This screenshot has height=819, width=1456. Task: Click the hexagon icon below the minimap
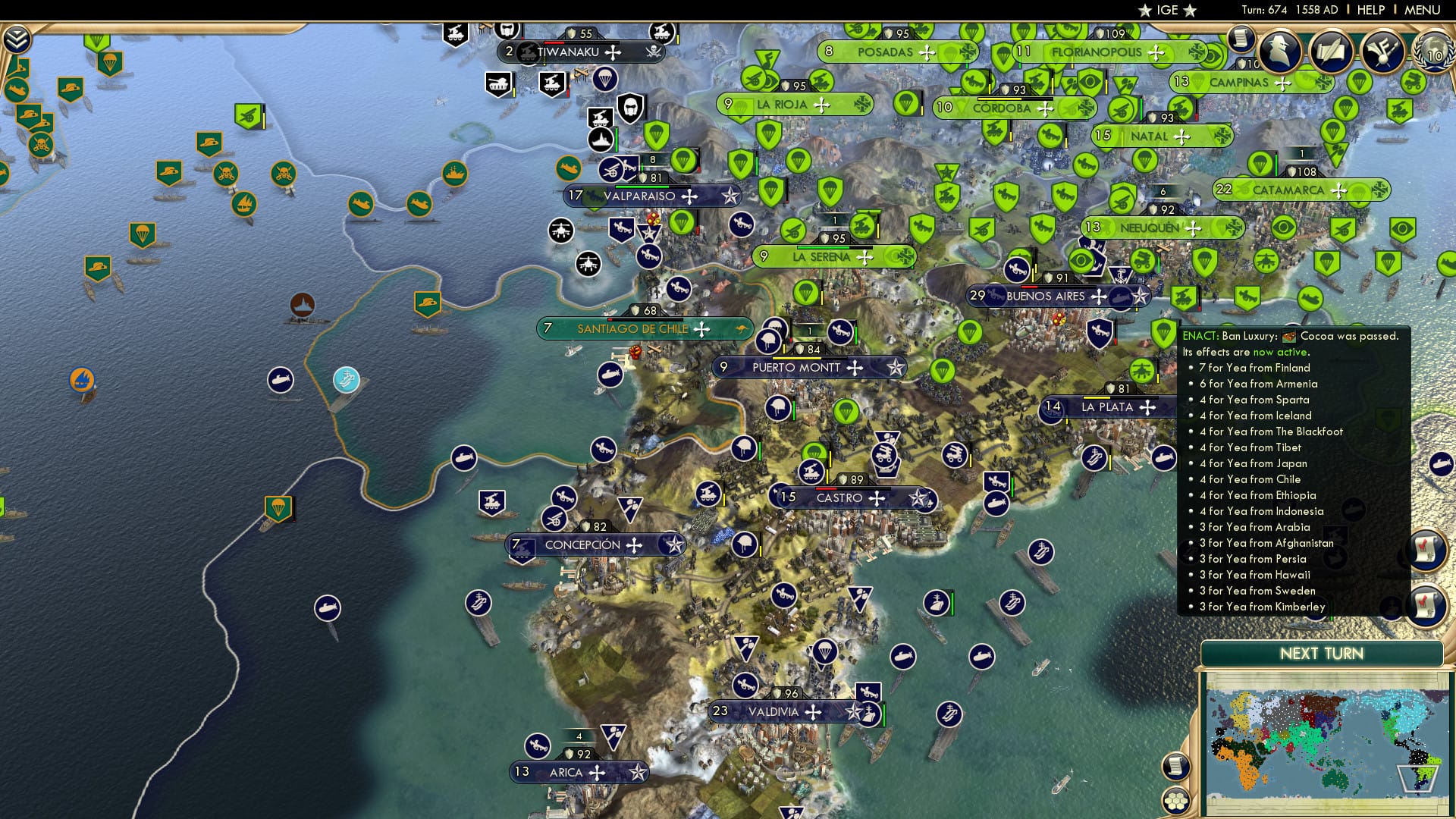1176,799
